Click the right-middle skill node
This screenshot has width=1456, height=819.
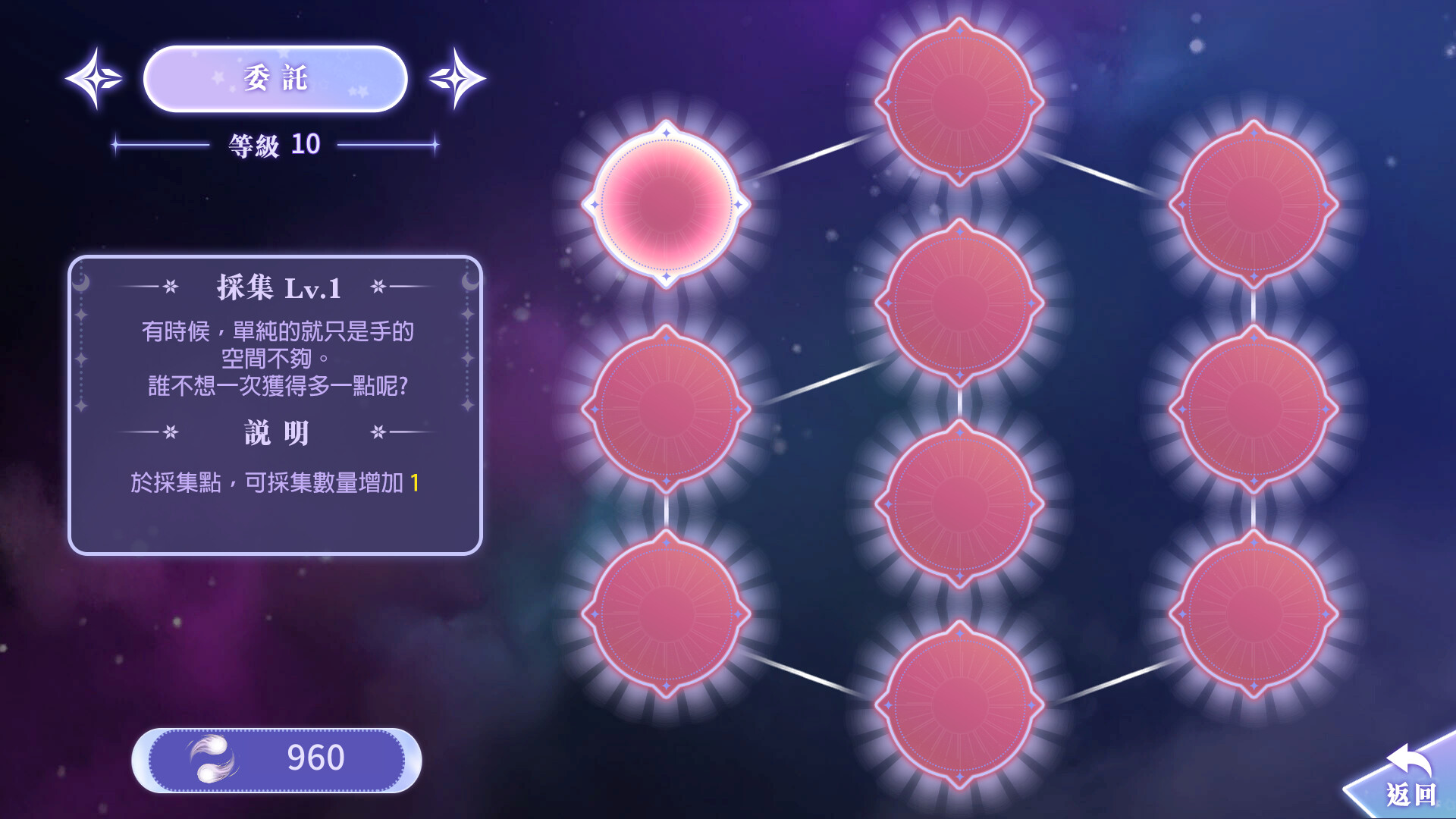click(x=1255, y=409)
